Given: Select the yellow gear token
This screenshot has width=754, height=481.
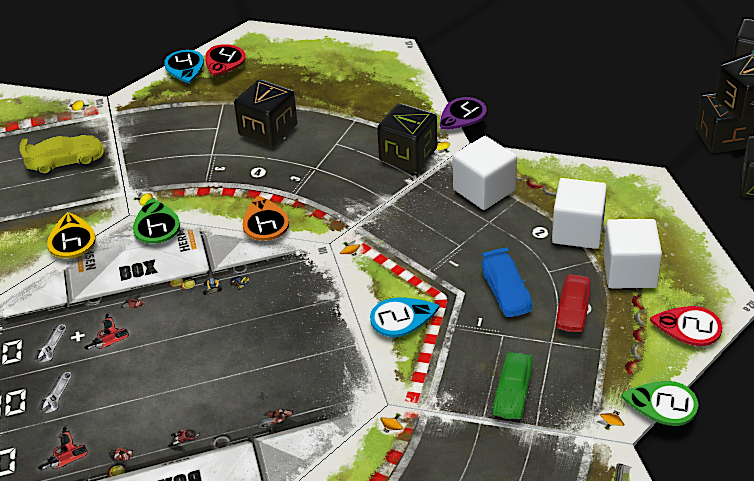Looking at the screenshot, I should [x=72, y=236].
